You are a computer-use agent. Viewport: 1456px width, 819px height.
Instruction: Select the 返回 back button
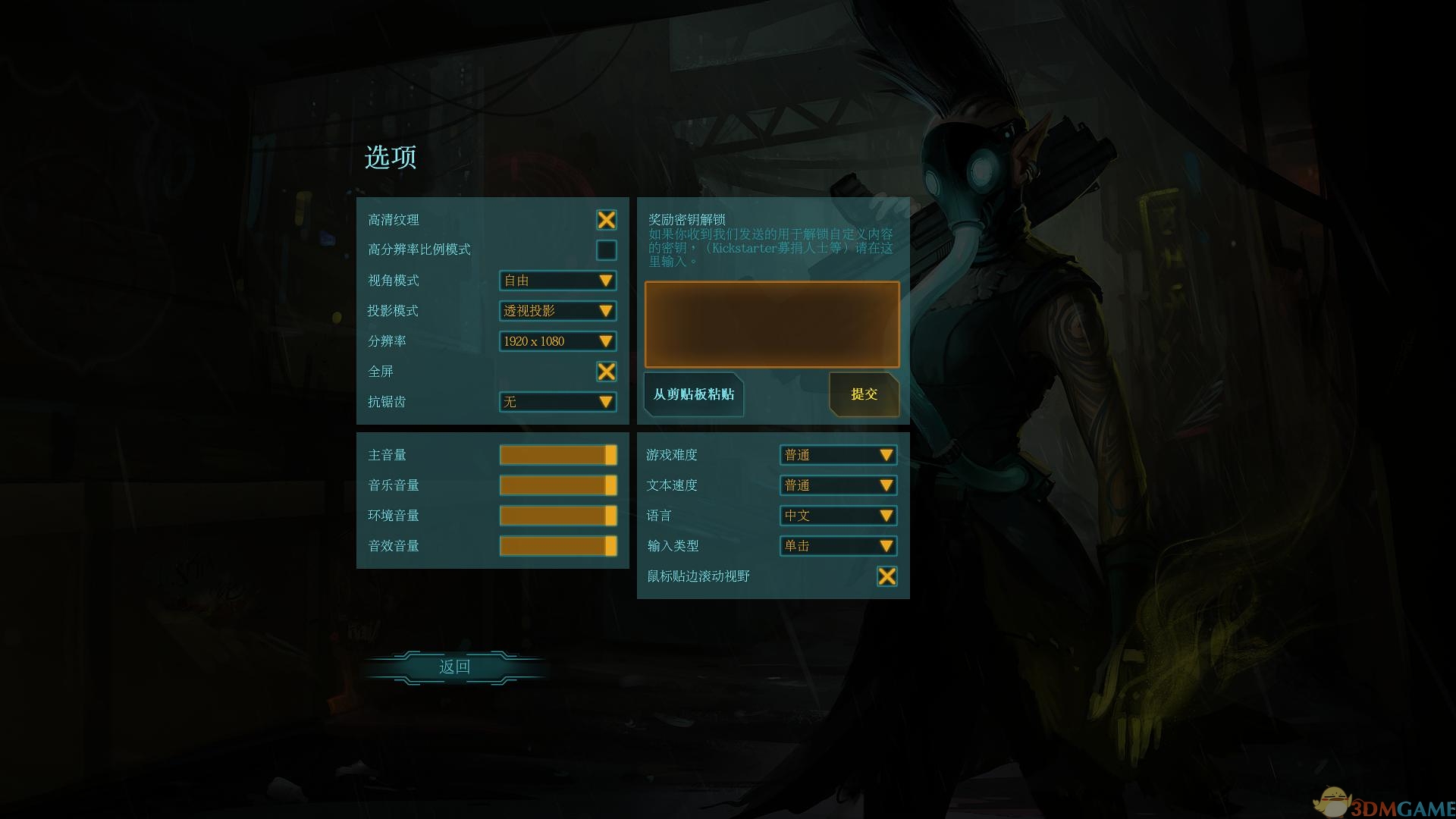coord(453,667)
